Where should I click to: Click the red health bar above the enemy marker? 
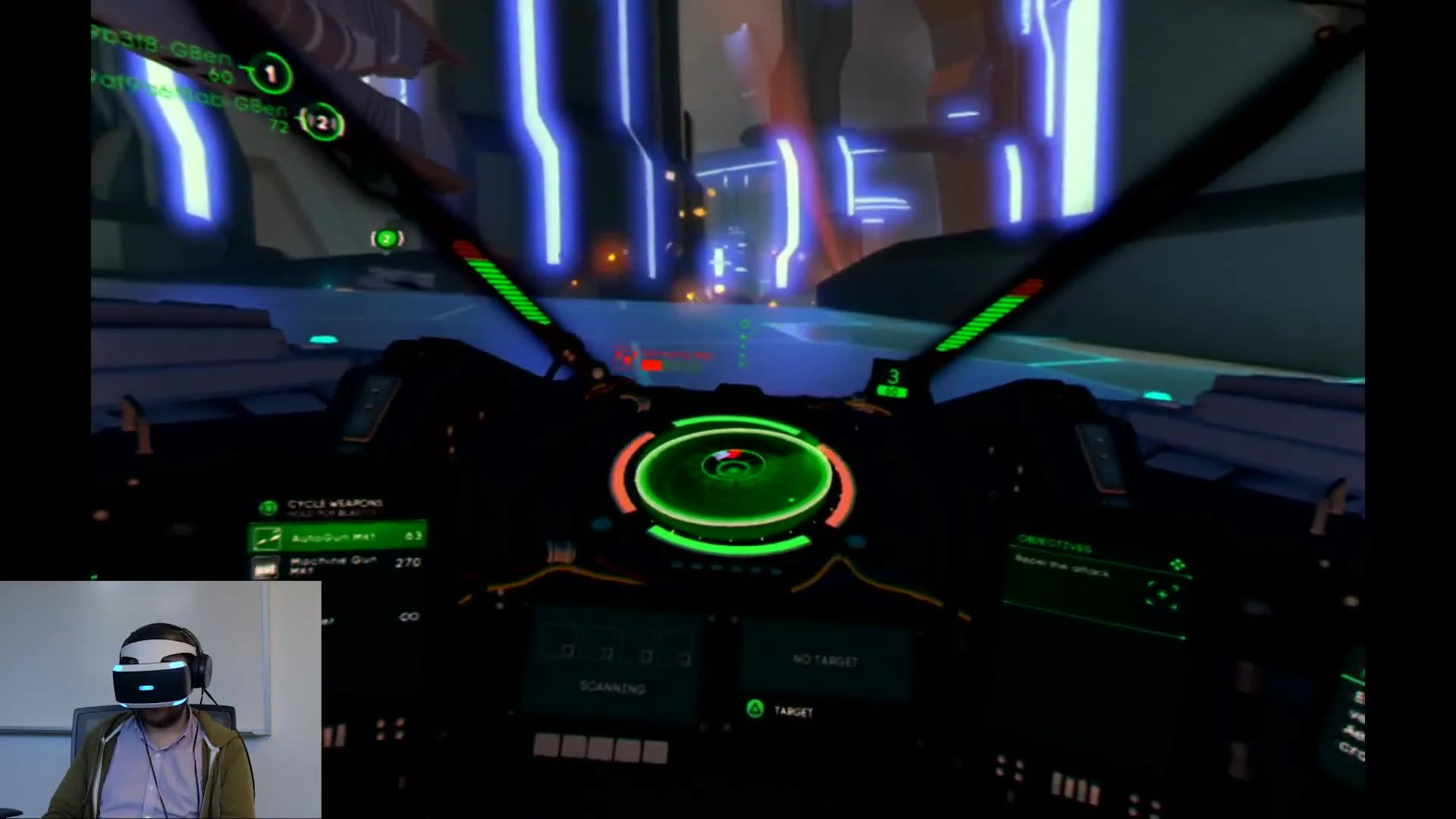click(x=654, y=365)
